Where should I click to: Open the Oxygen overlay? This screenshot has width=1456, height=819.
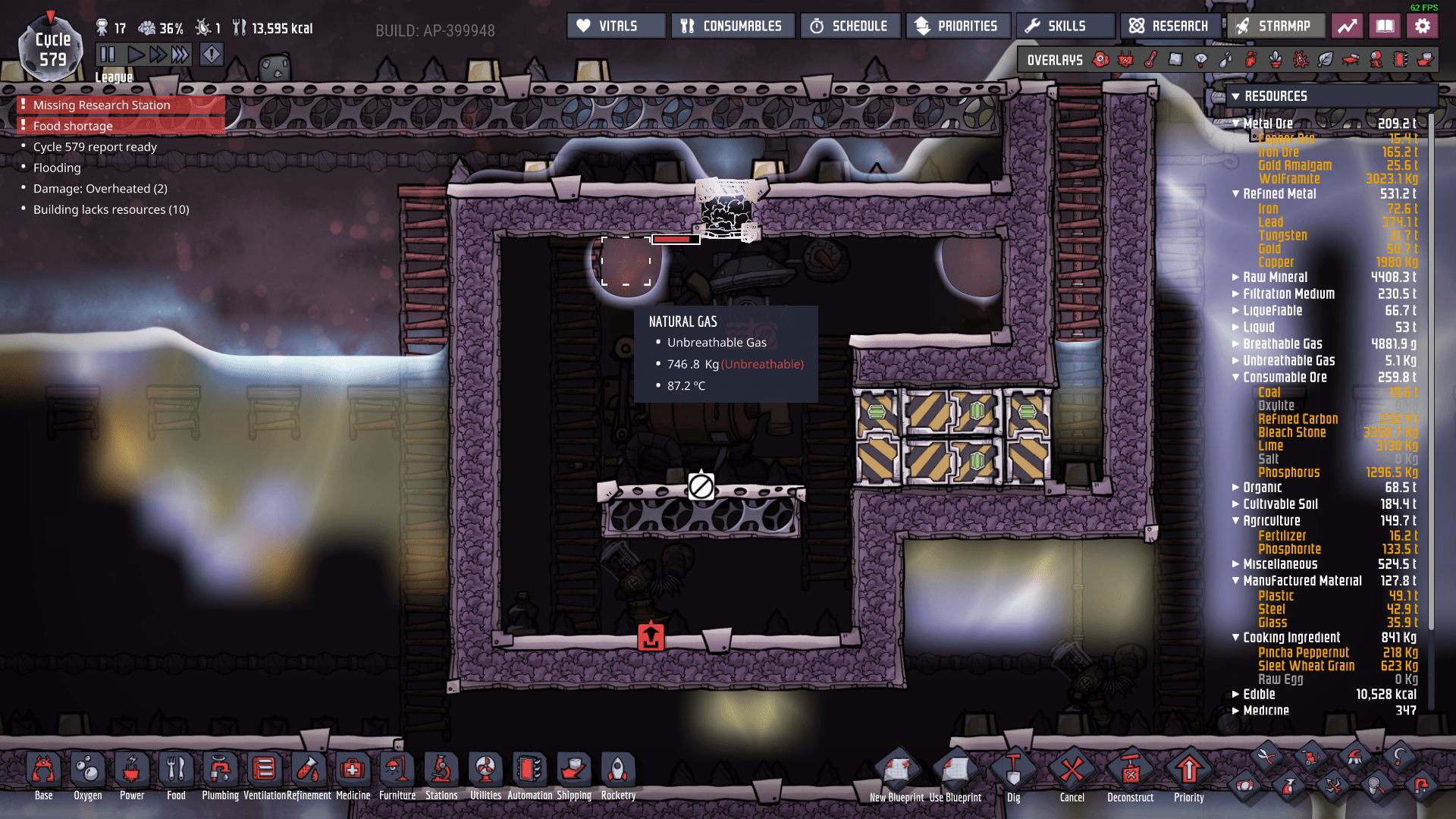1100,59
